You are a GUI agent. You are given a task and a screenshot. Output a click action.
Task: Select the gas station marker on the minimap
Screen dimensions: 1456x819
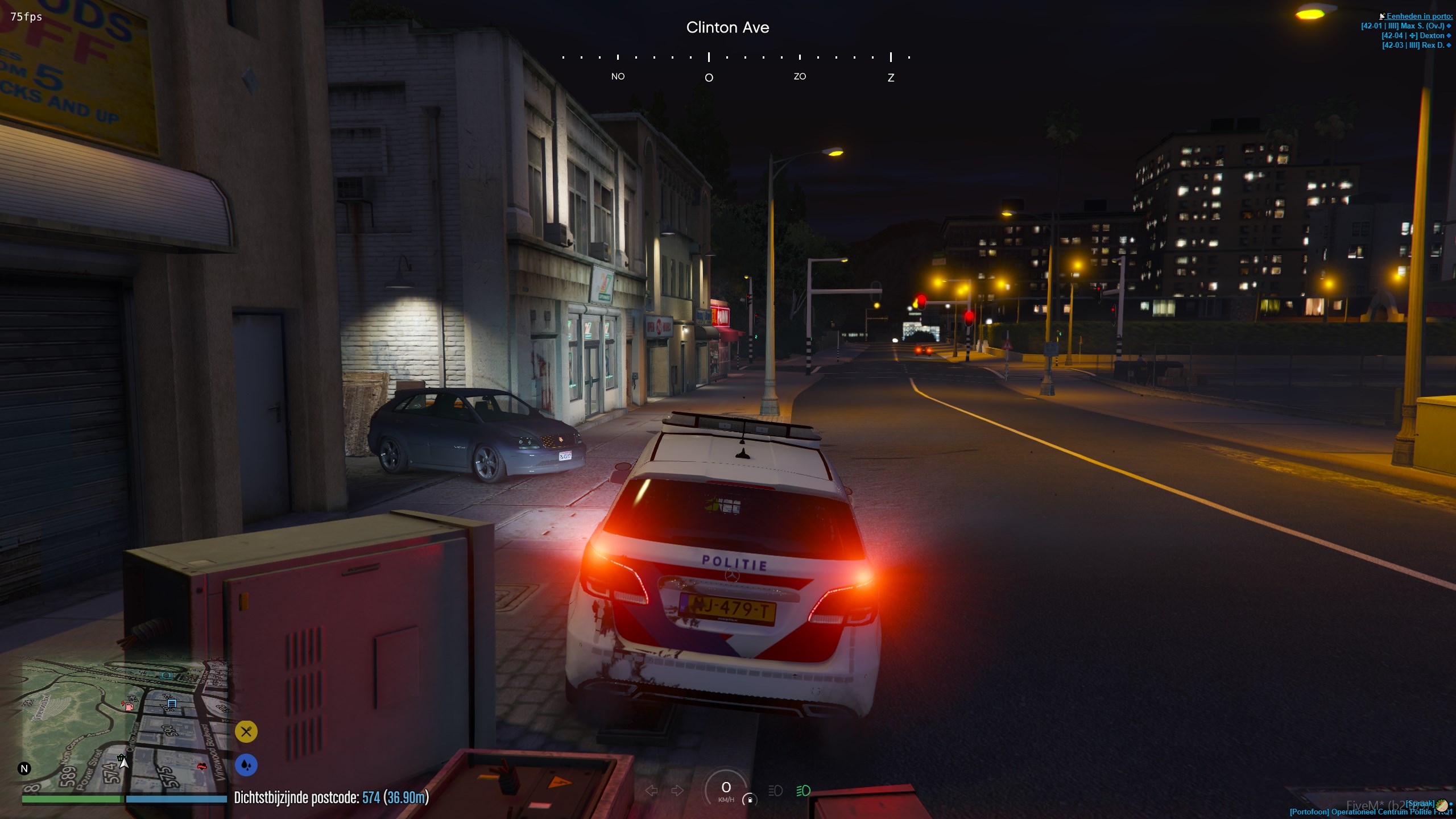tap(128, 706)
